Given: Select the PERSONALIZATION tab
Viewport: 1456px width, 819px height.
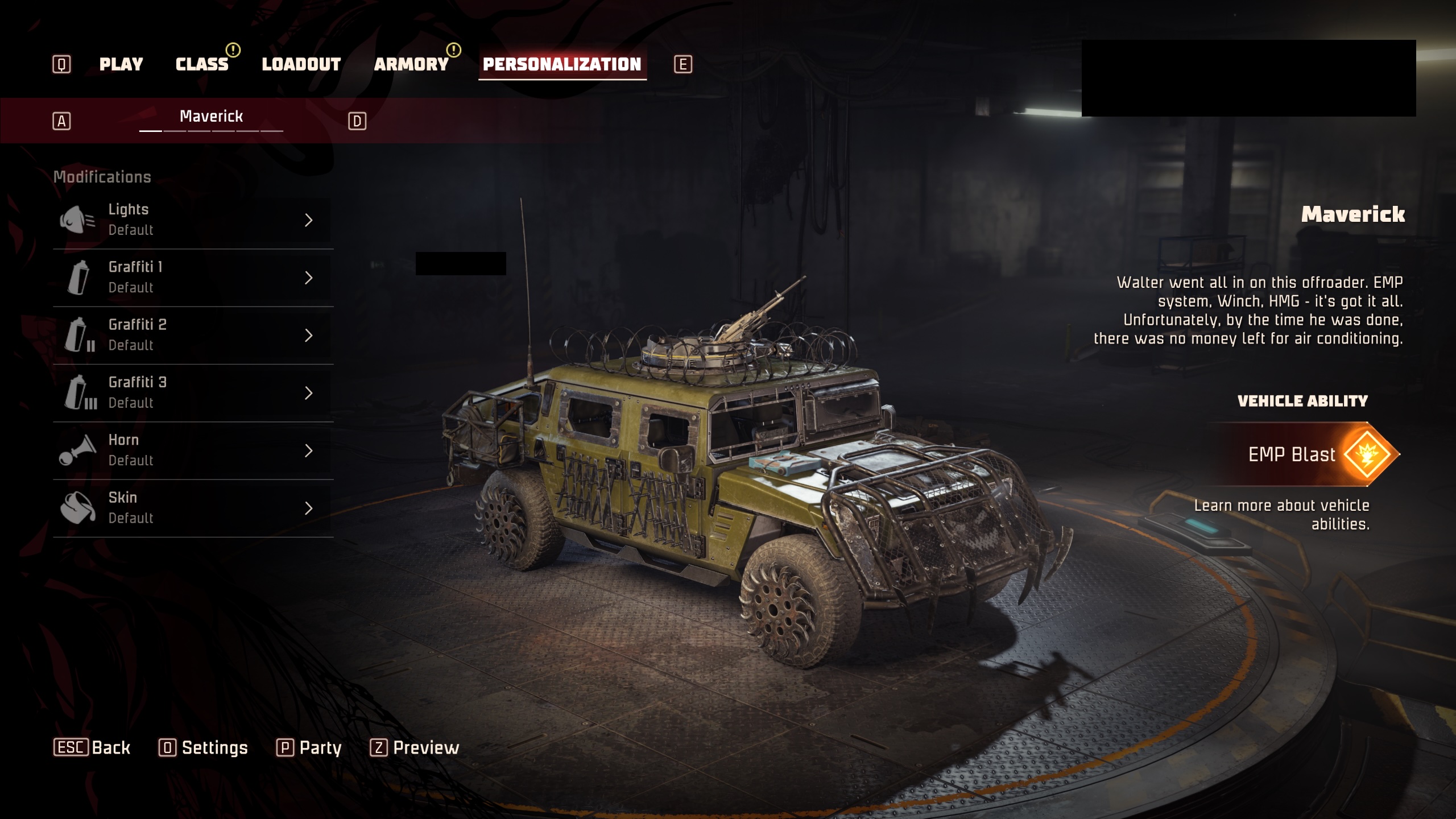Looking at the screenshot, I should [562, 64].
